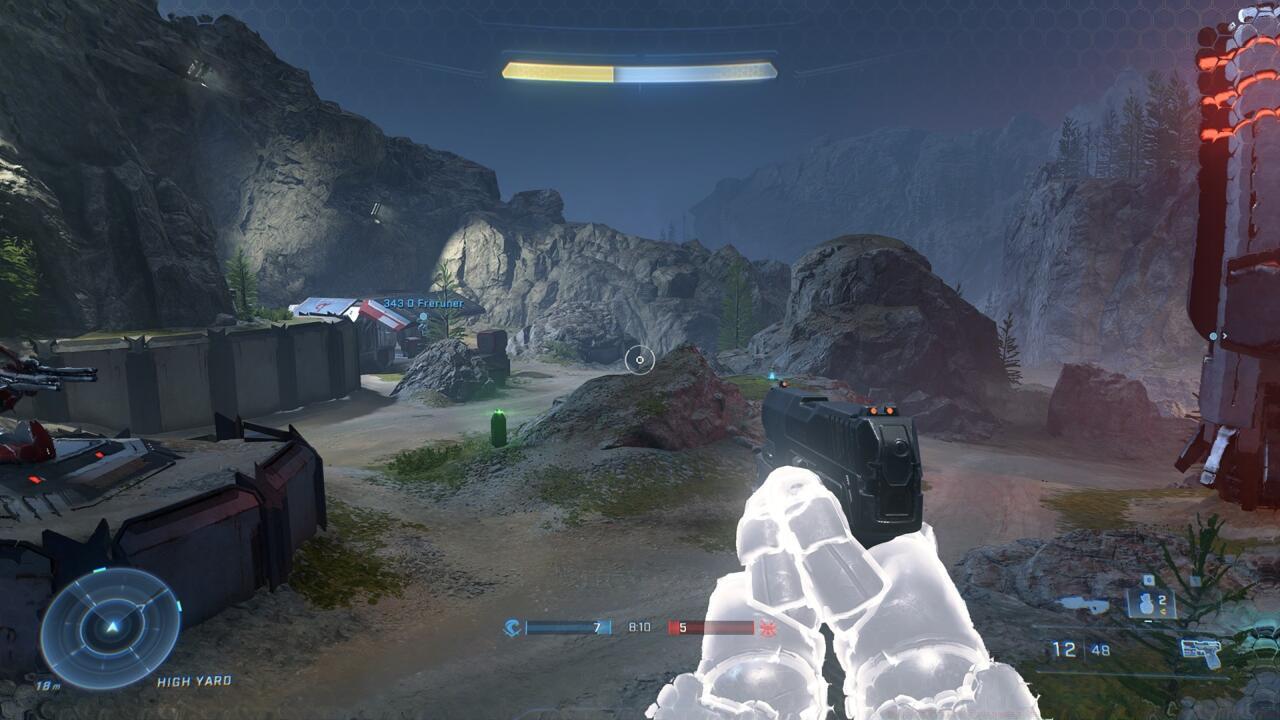Click the reserve ammo counter showing 48

[x=1100, y=648]
